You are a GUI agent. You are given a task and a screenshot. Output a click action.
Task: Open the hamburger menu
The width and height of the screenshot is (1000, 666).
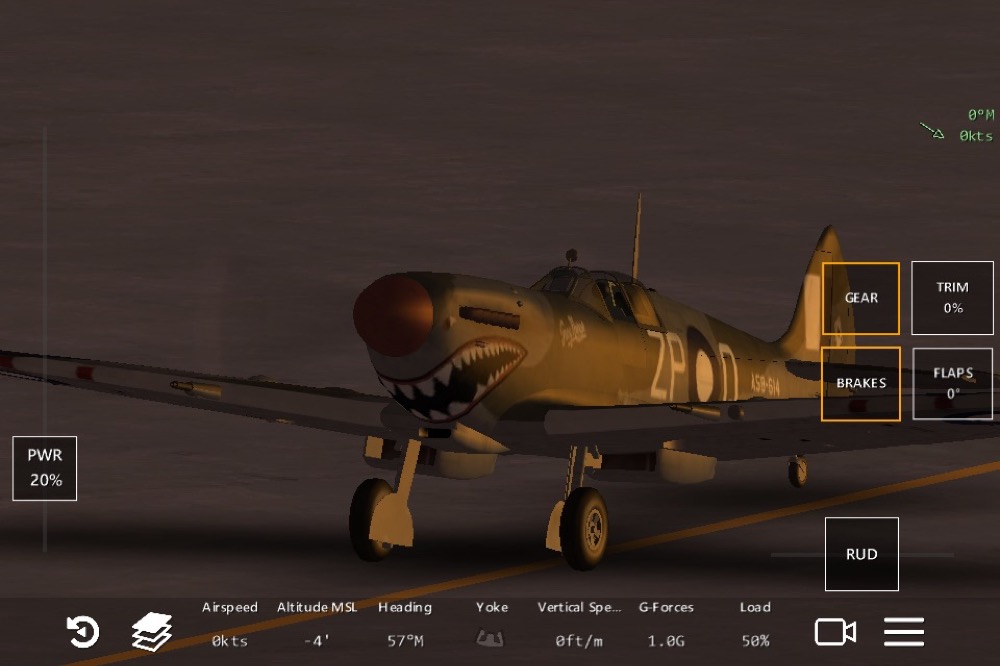point(903,632)
